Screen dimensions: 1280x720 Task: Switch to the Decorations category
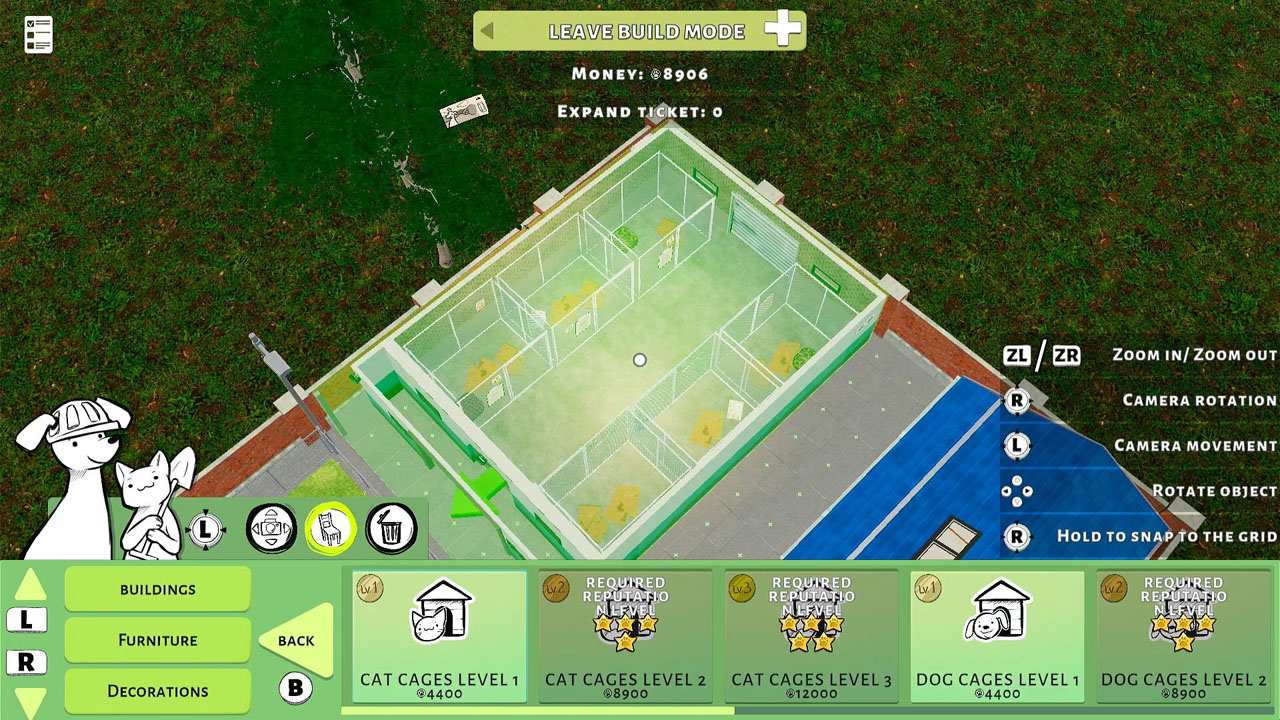(x=156, y=690)
